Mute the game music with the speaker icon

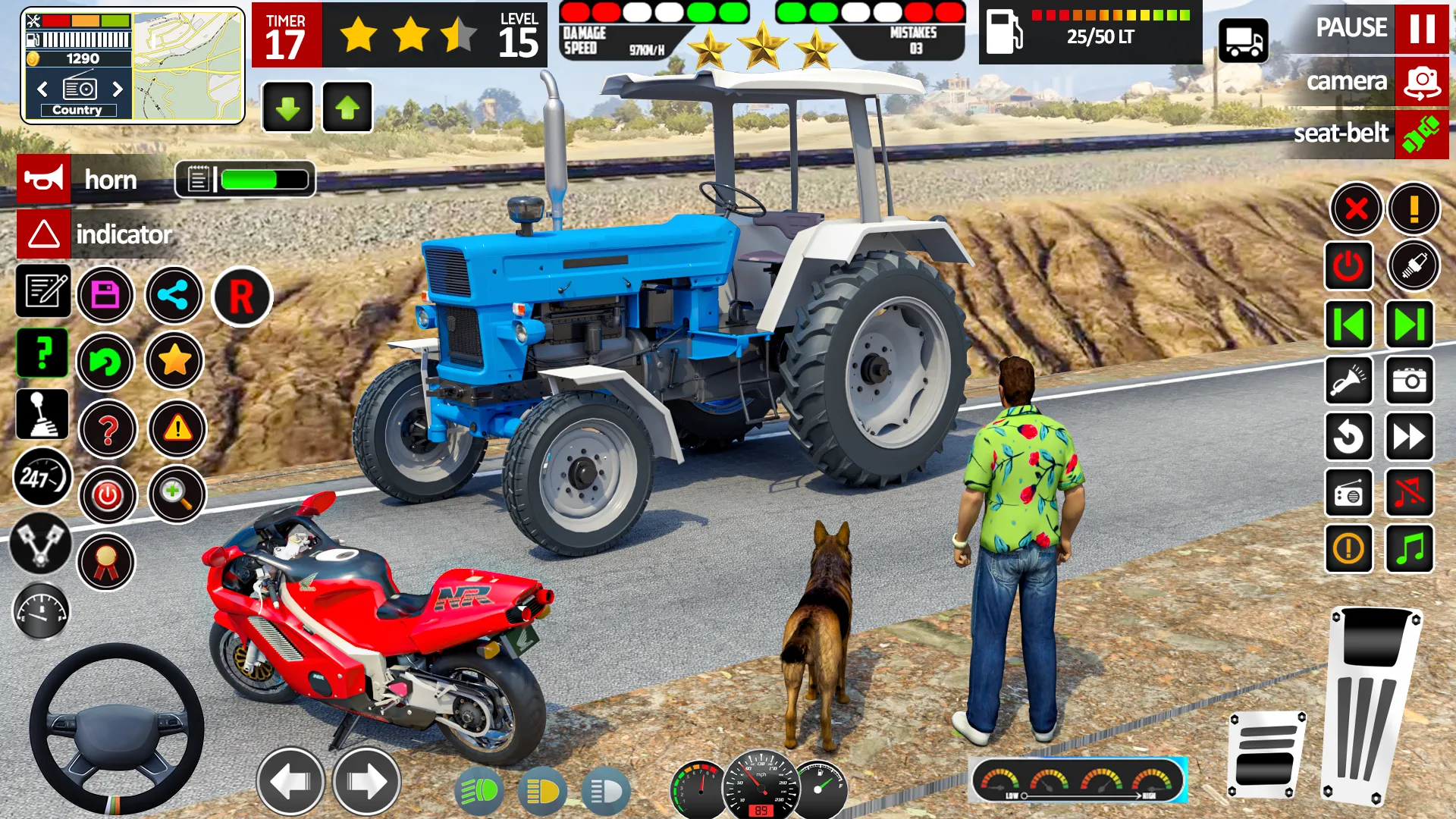tap(1409, 494)
